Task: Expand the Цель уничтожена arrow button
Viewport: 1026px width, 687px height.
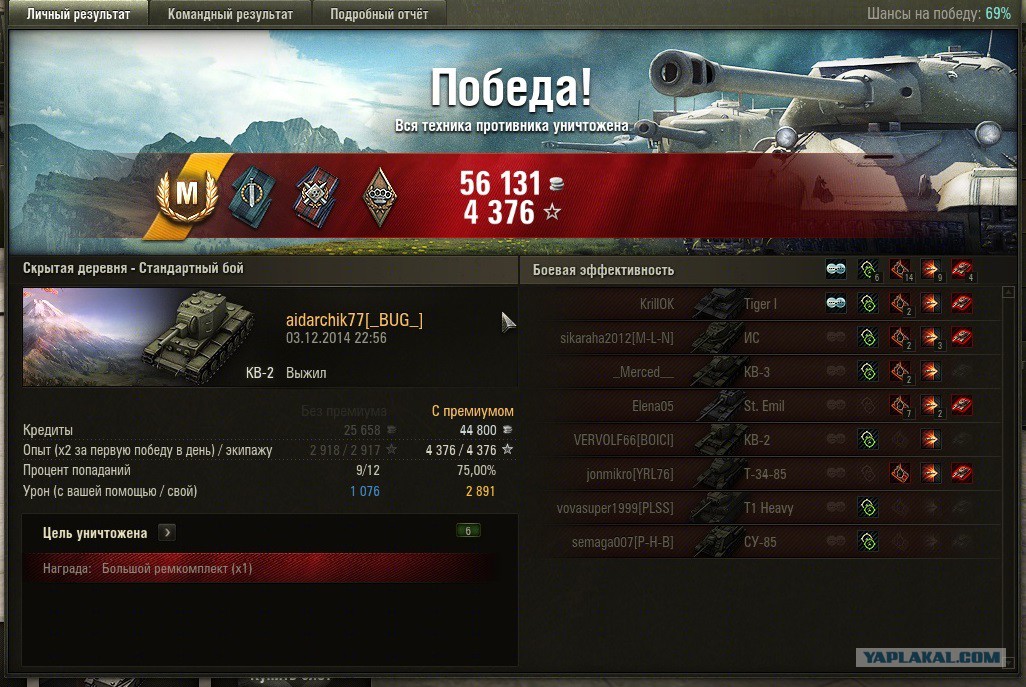Action: [x=166, y=532]
